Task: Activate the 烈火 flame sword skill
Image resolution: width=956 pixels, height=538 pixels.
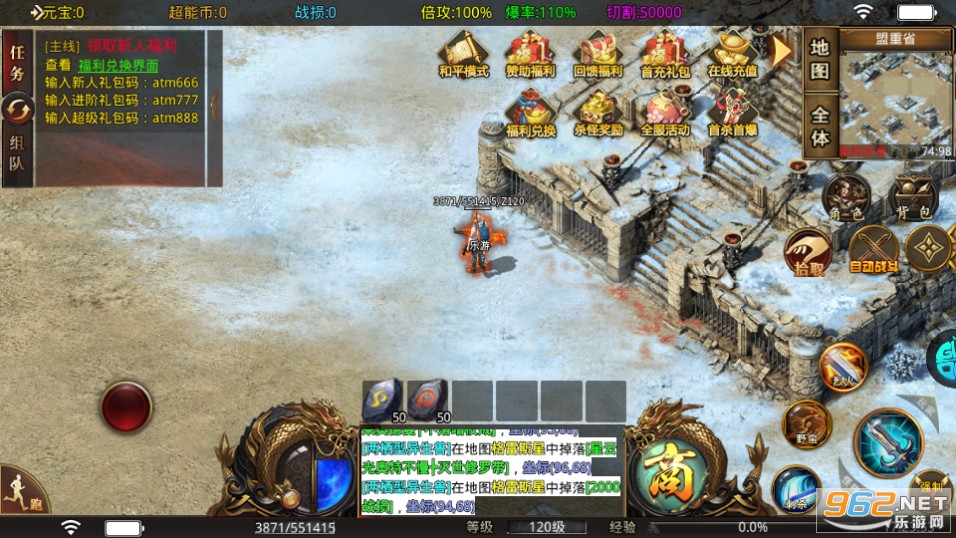Action: 841,366
